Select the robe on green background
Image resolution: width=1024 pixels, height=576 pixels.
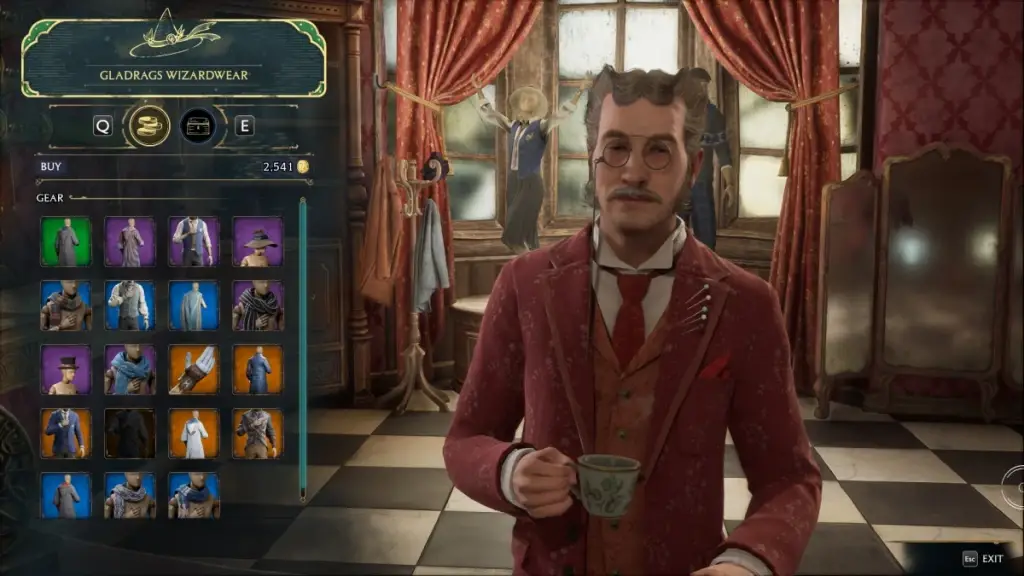(66, 242)
